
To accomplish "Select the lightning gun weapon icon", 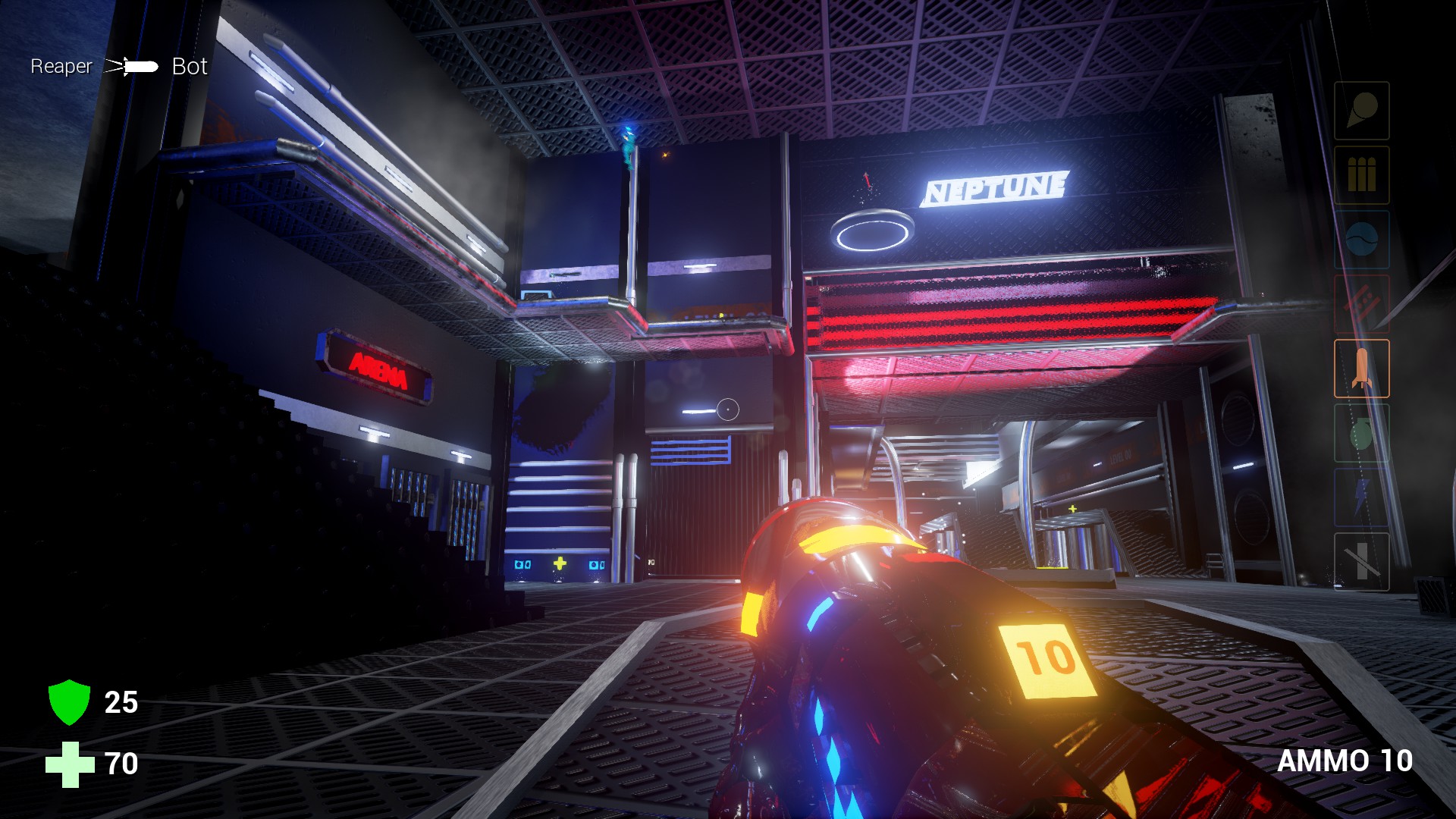I will (x=1361, y=497).
